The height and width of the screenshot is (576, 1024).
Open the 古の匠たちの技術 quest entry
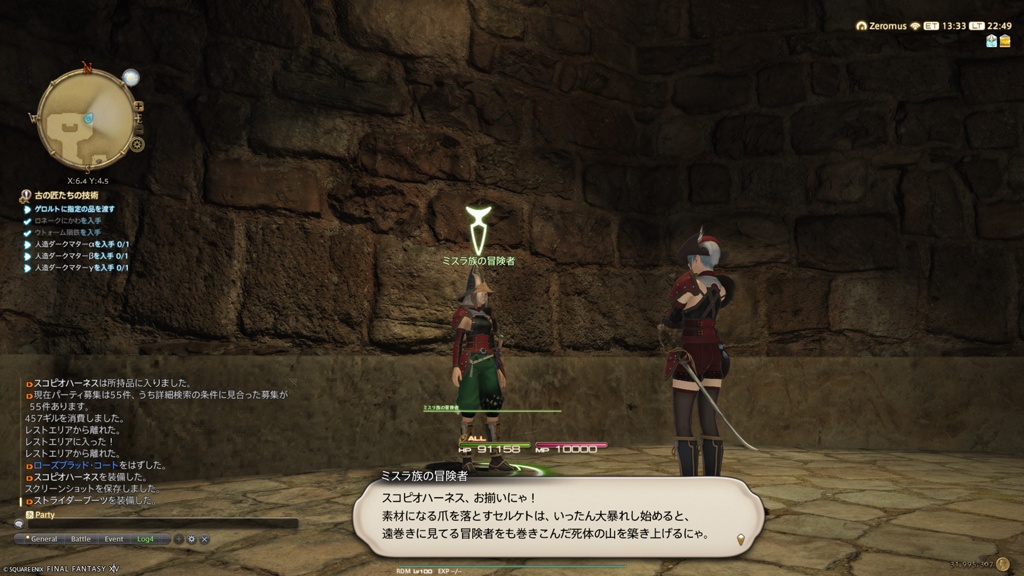pos(68,196)
